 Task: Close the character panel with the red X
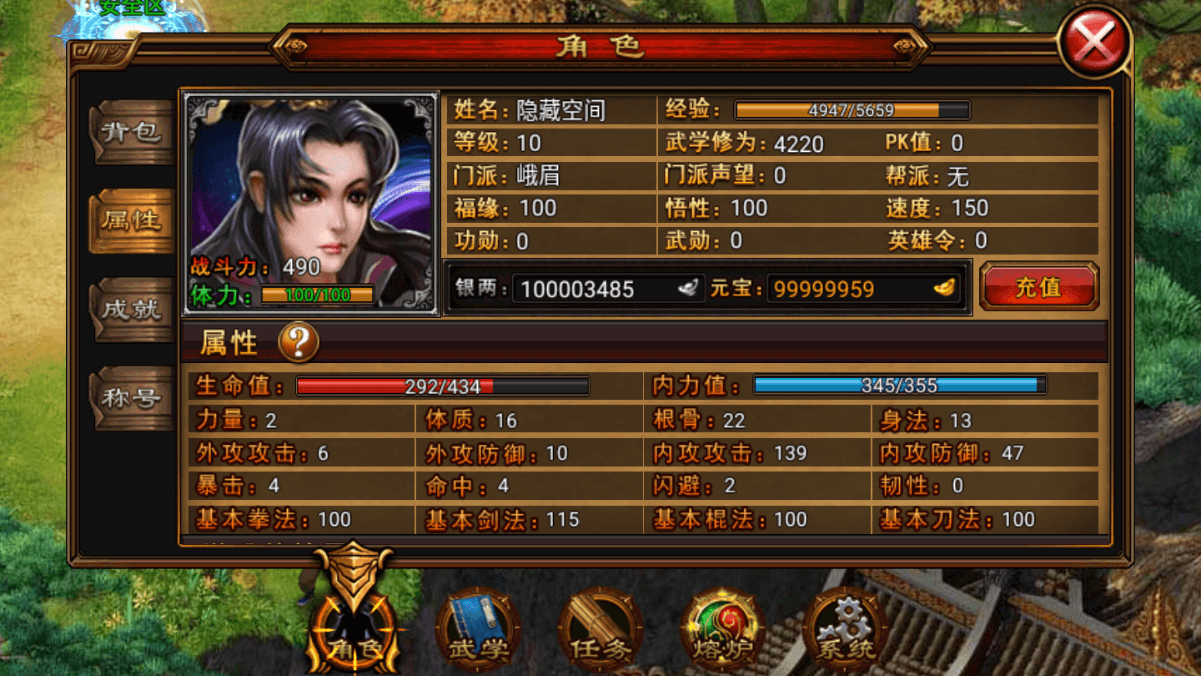[1094, 42]
